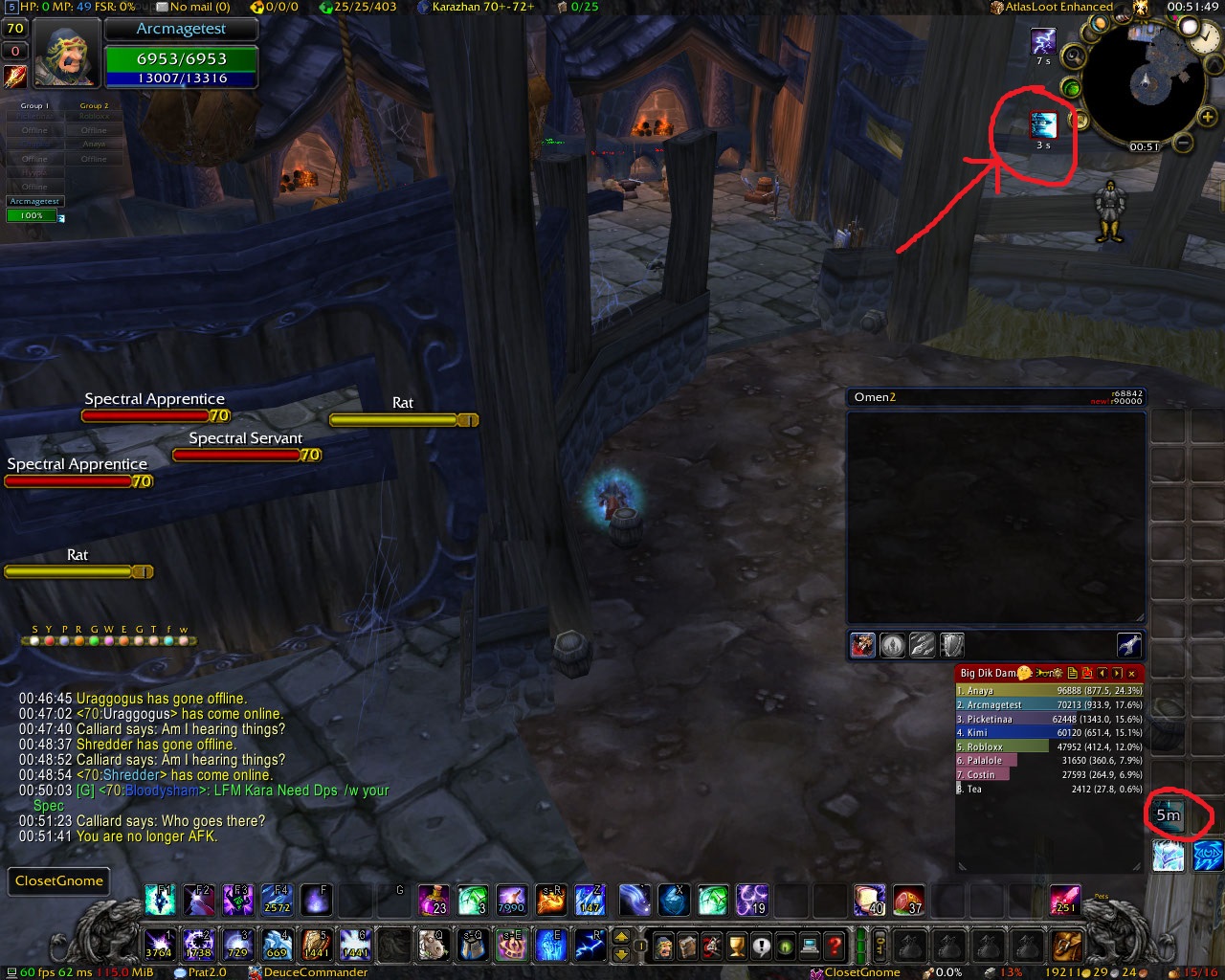The image size is (1225, 980).
Task: Select the circled 5-minute cooldown icon
Action: click(x=1168, y=815)
